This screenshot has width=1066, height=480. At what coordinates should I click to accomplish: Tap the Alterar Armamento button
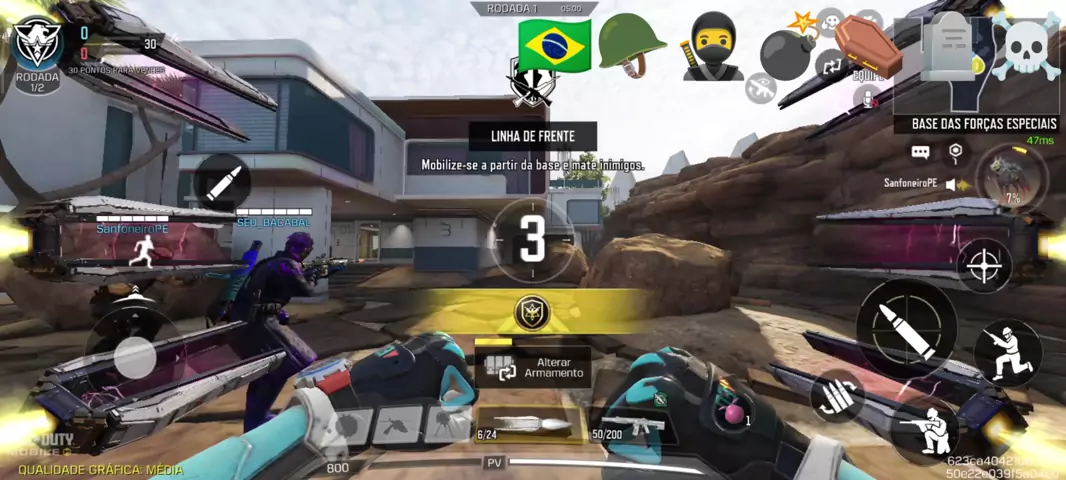click(532, 367)
